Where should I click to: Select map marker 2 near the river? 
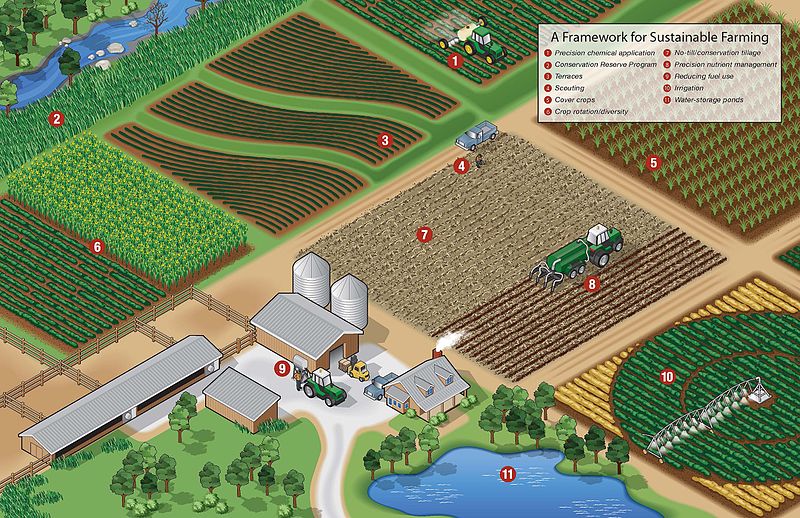[57, 119]
